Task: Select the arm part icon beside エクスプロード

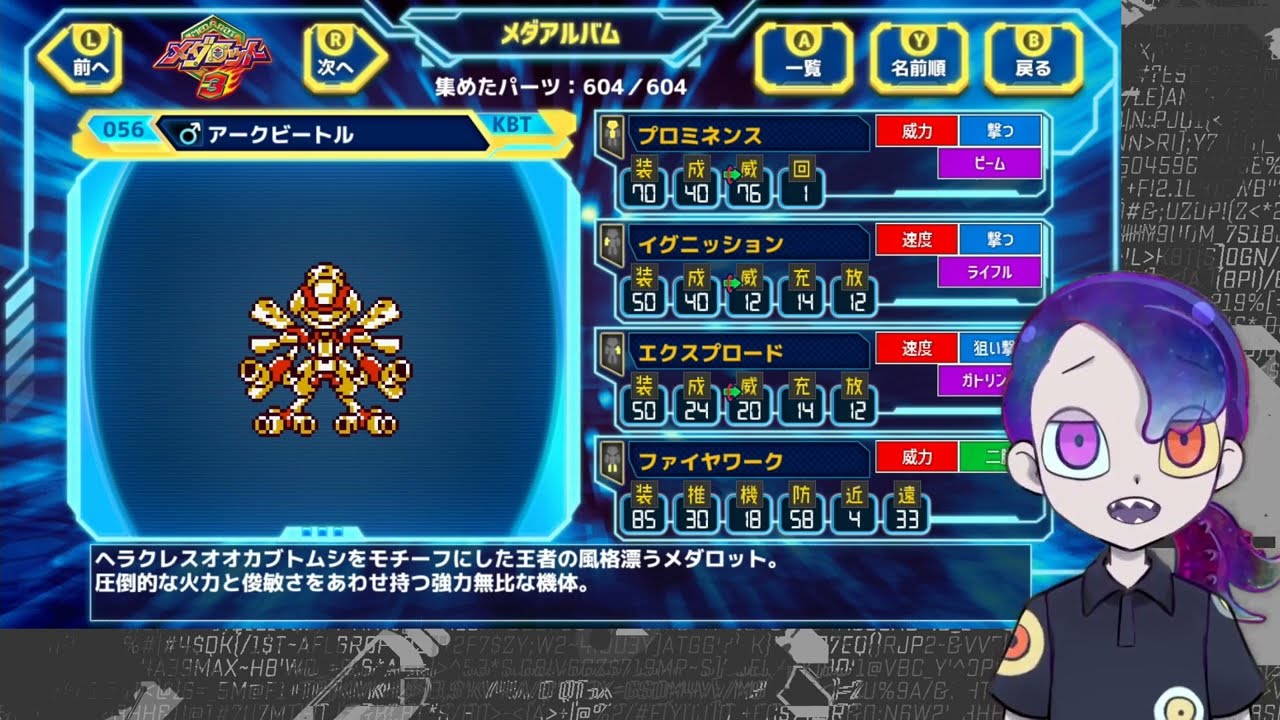Action: coord(612,356)
